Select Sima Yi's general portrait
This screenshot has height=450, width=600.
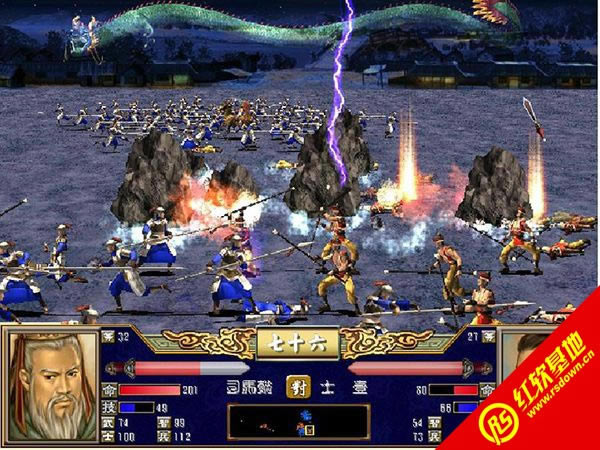[50, 384]
